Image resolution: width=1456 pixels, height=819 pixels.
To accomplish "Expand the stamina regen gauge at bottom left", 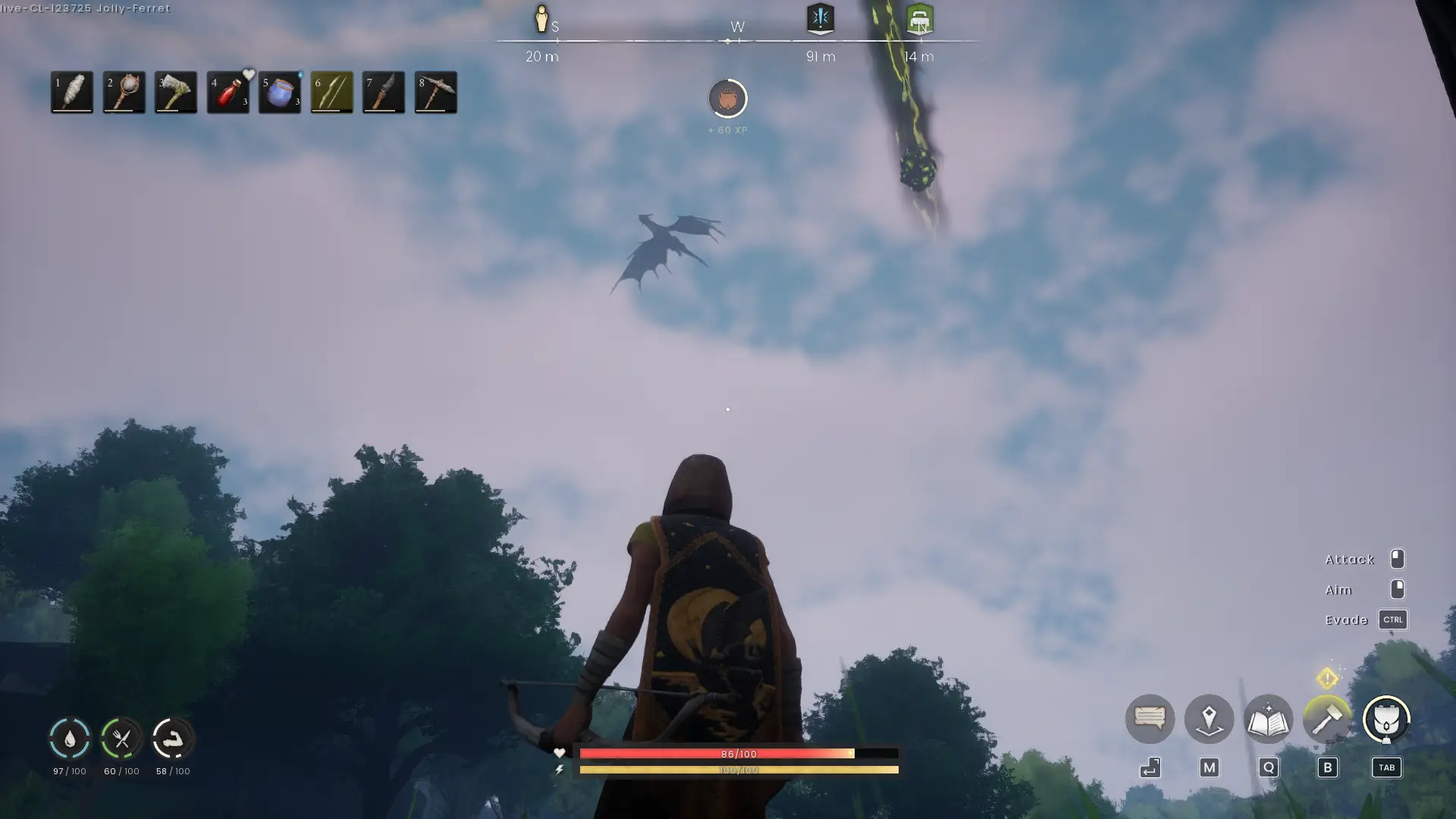I will (174, 739).
